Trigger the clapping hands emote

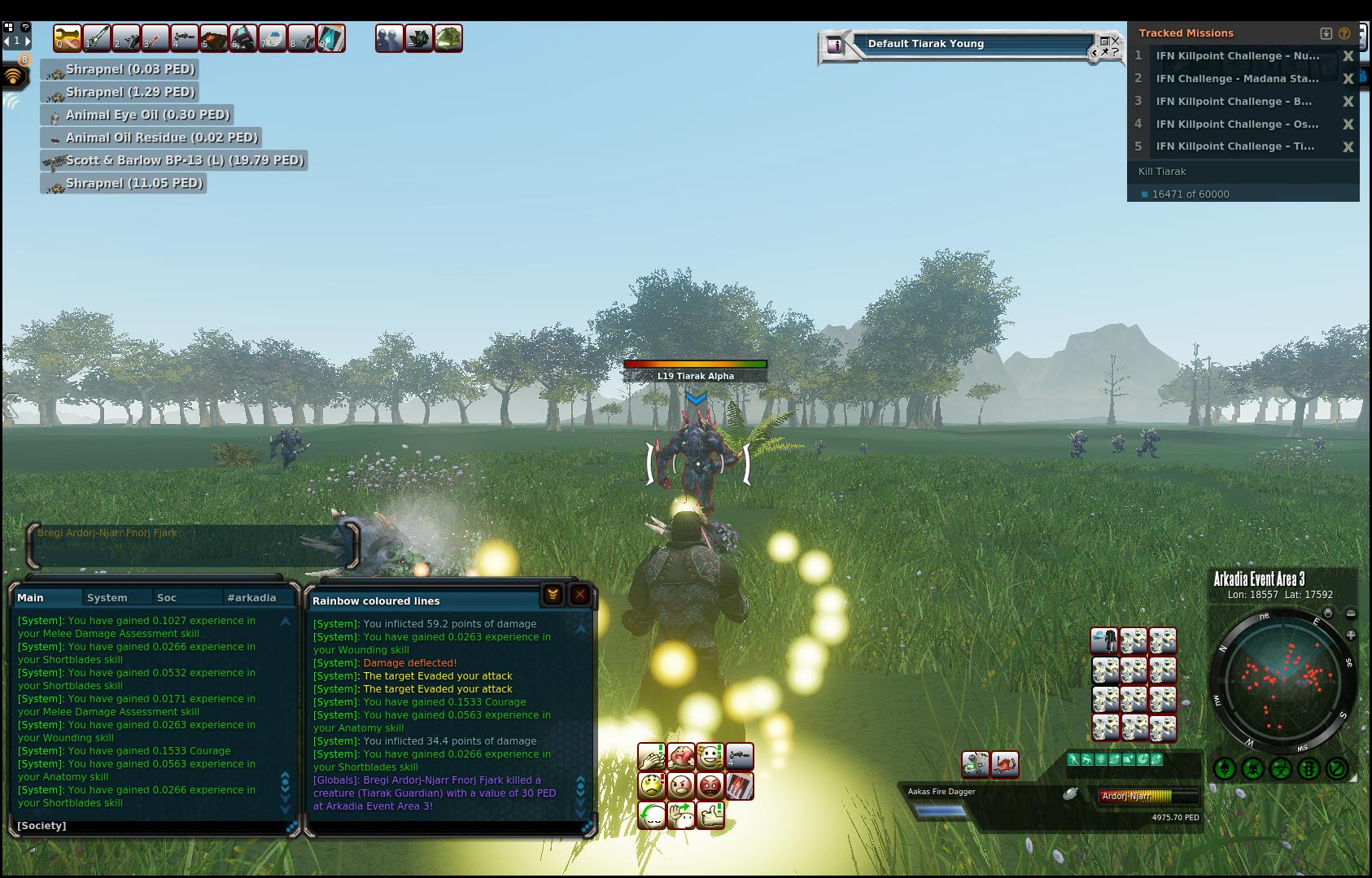pos(651,758)
